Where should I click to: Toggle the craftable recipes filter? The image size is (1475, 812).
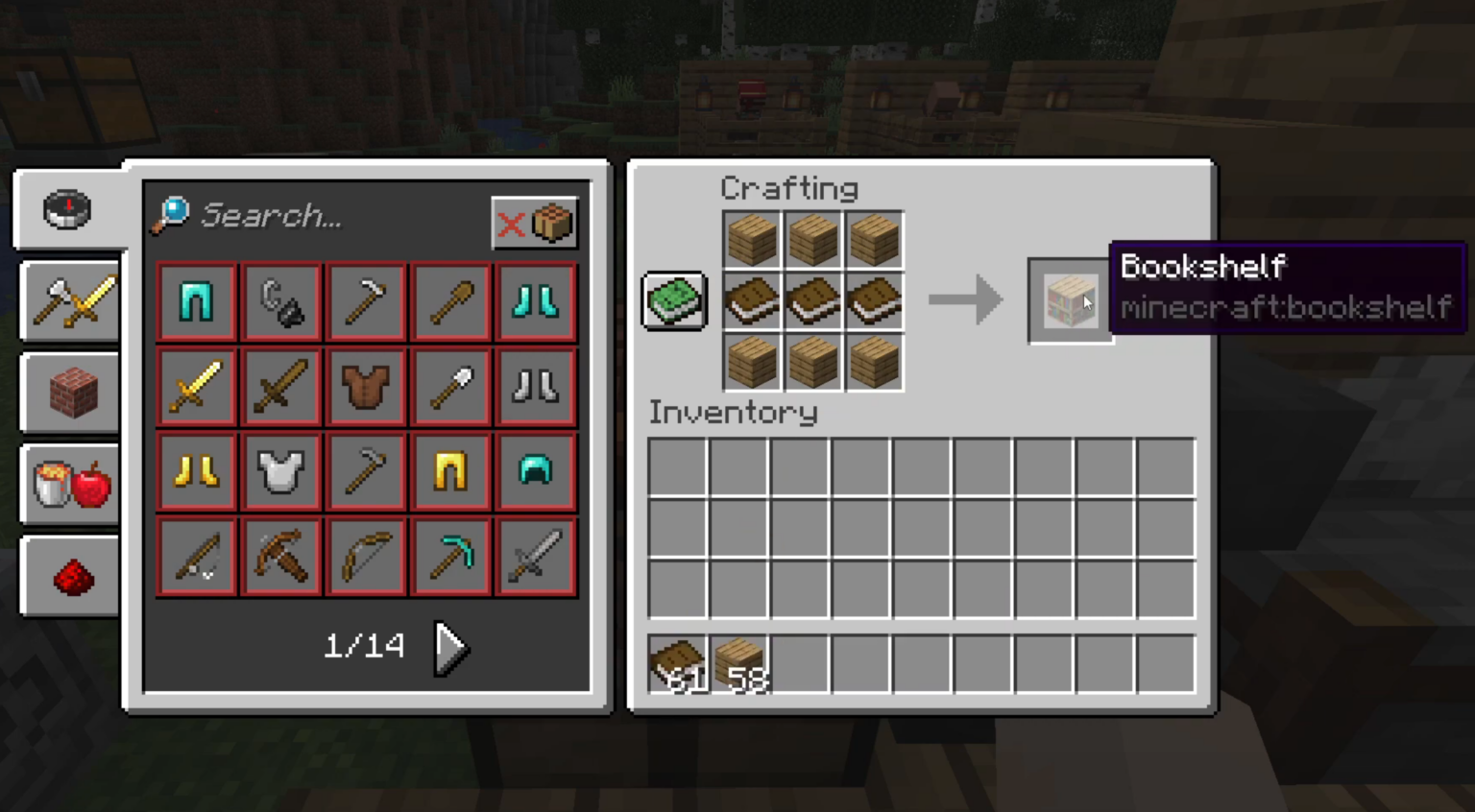[535, 223]
